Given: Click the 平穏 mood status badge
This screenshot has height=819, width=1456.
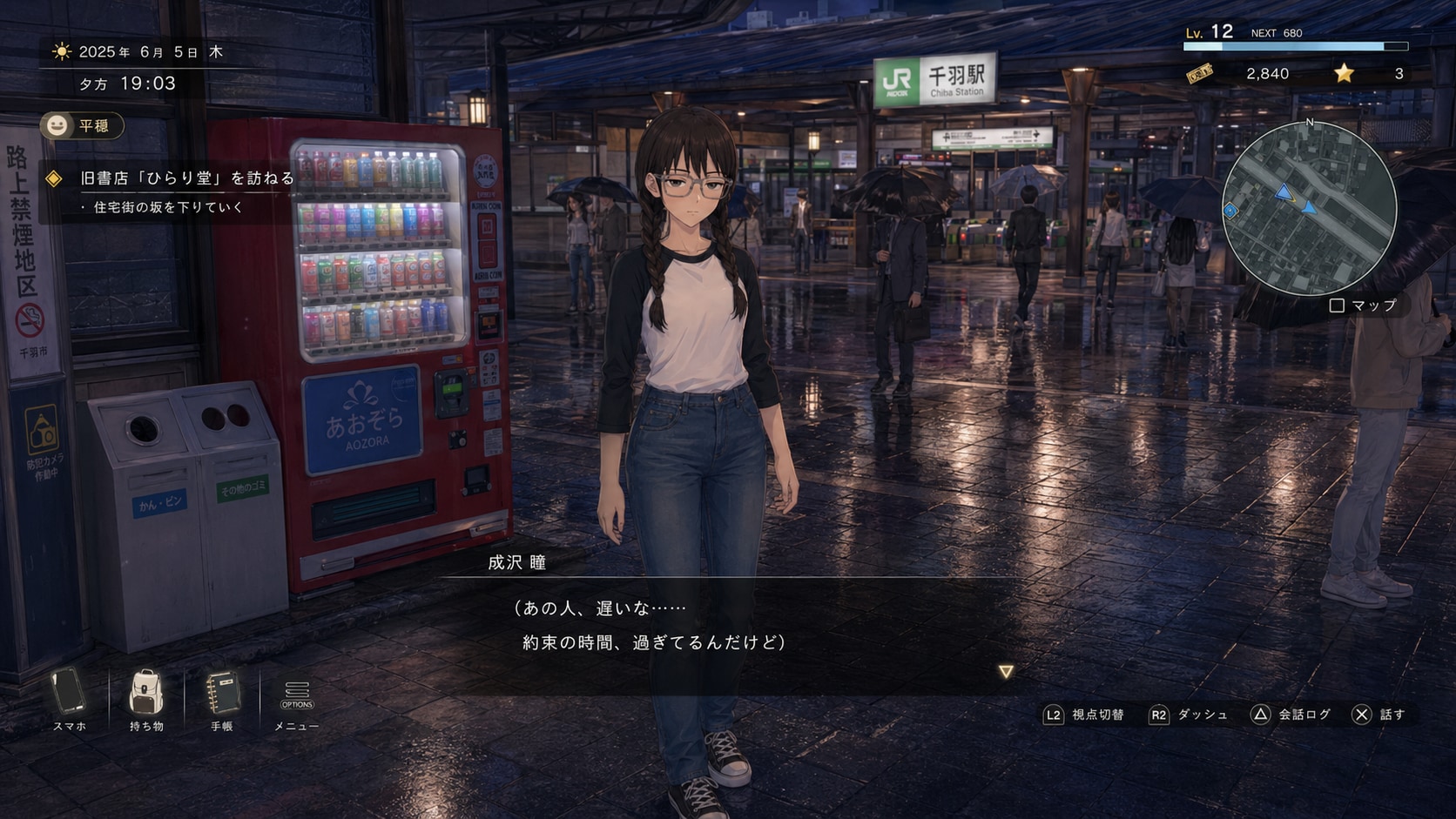Looking at the screenshot, I should pyautogui.click(x=82, y=126).
